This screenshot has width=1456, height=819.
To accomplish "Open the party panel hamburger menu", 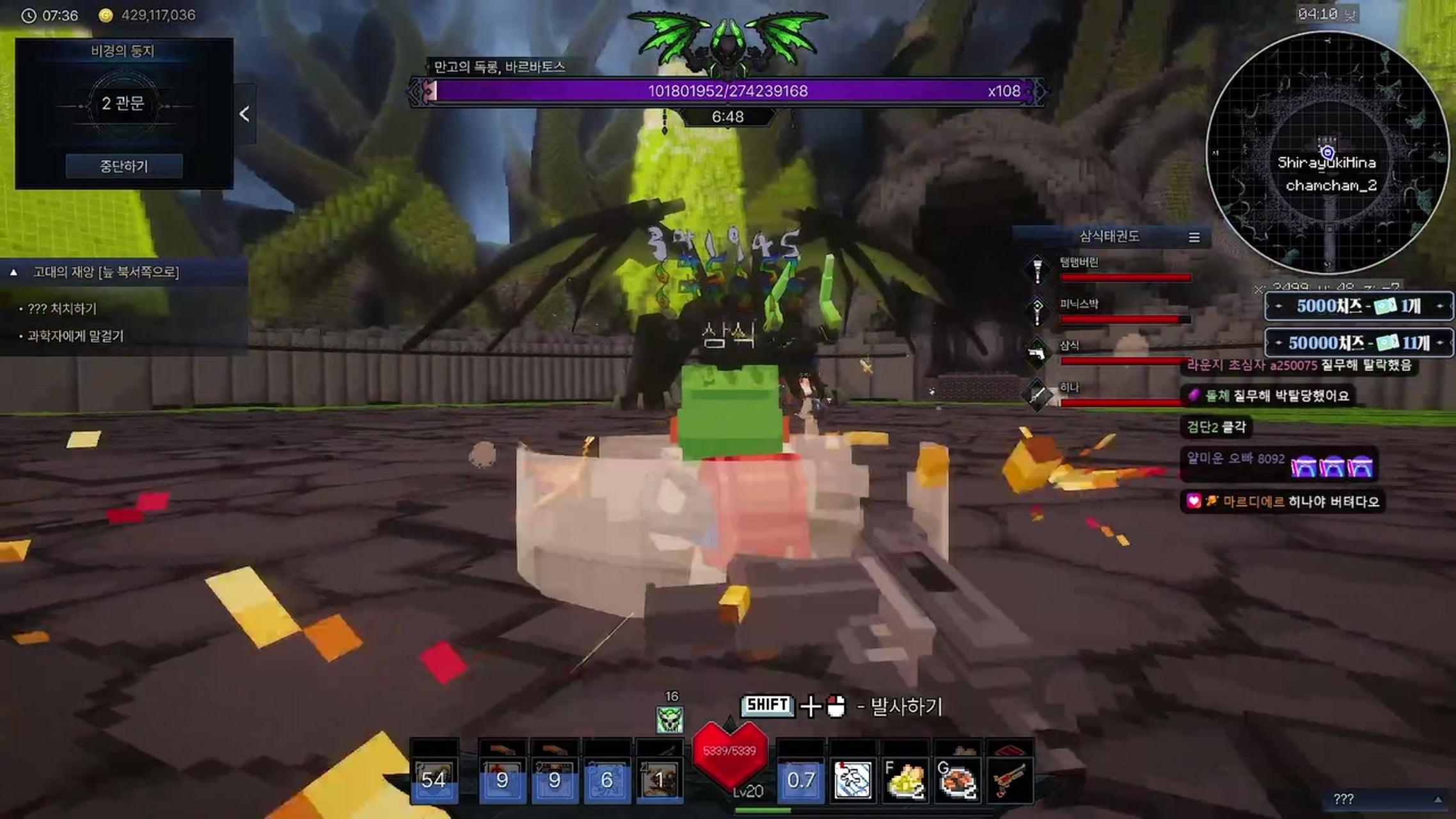I will pos(1194,237).
